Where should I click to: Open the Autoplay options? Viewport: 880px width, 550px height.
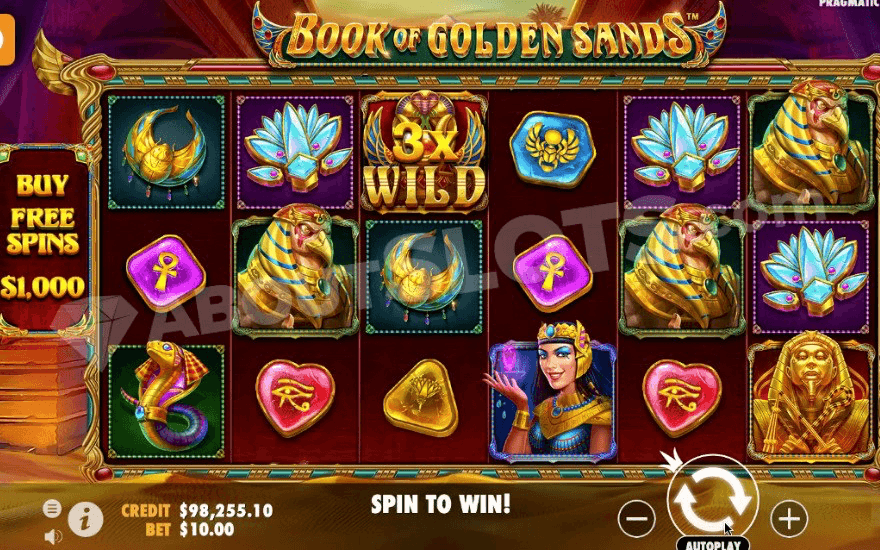(x=712, y=545)
